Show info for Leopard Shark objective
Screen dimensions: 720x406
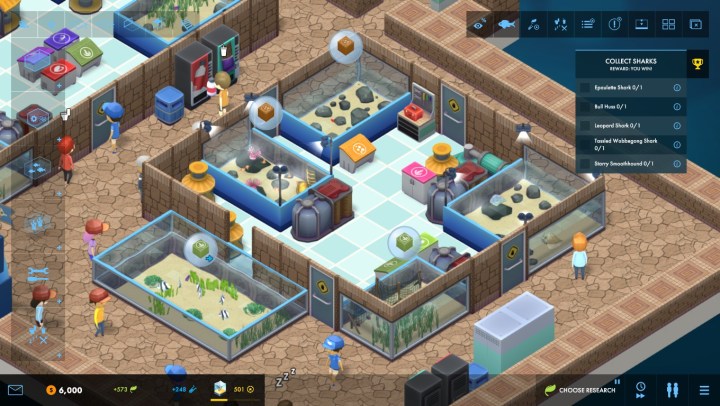[x=677, y=126]
